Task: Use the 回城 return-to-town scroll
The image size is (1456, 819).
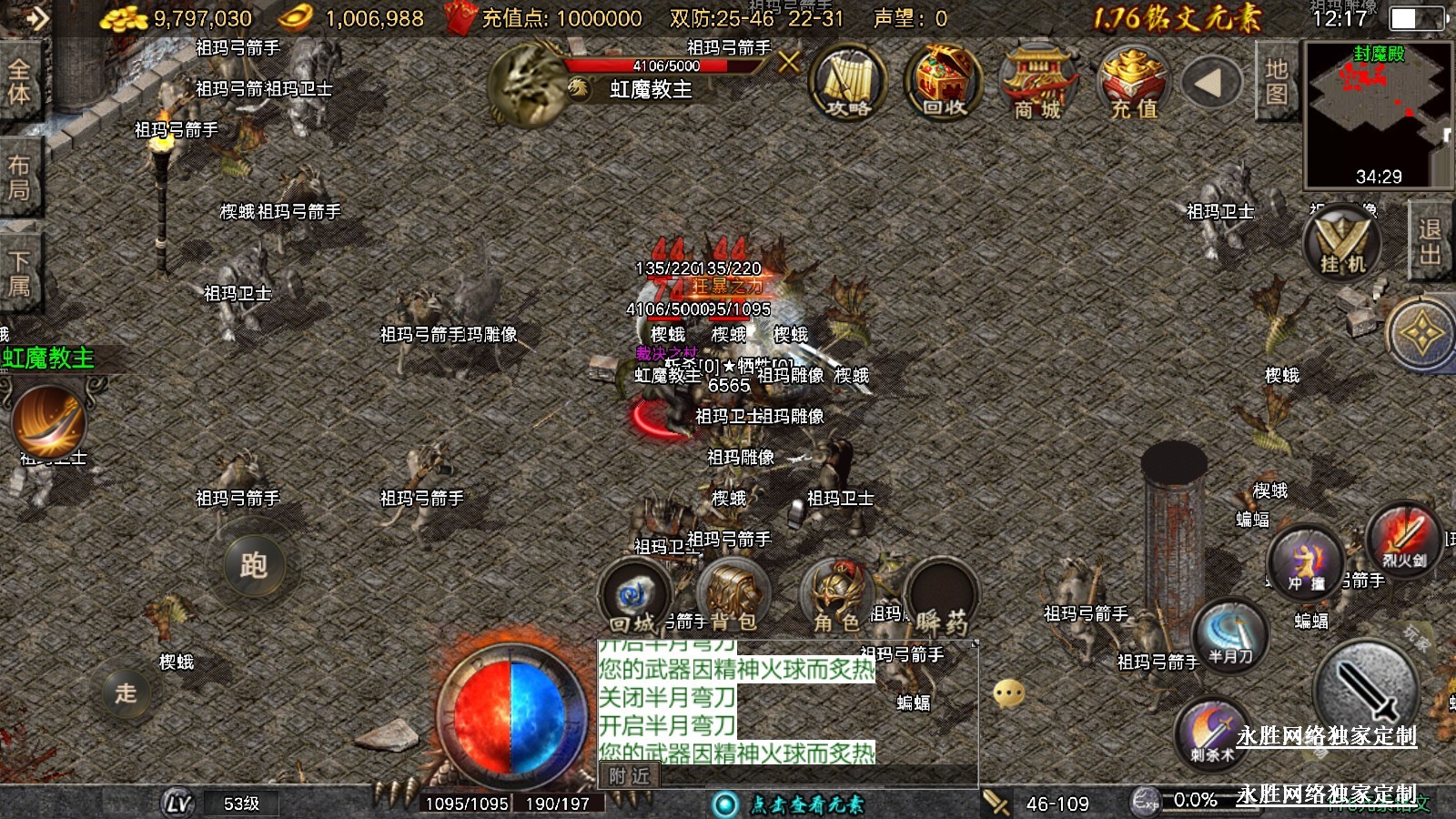Action: tap(633, 598)
